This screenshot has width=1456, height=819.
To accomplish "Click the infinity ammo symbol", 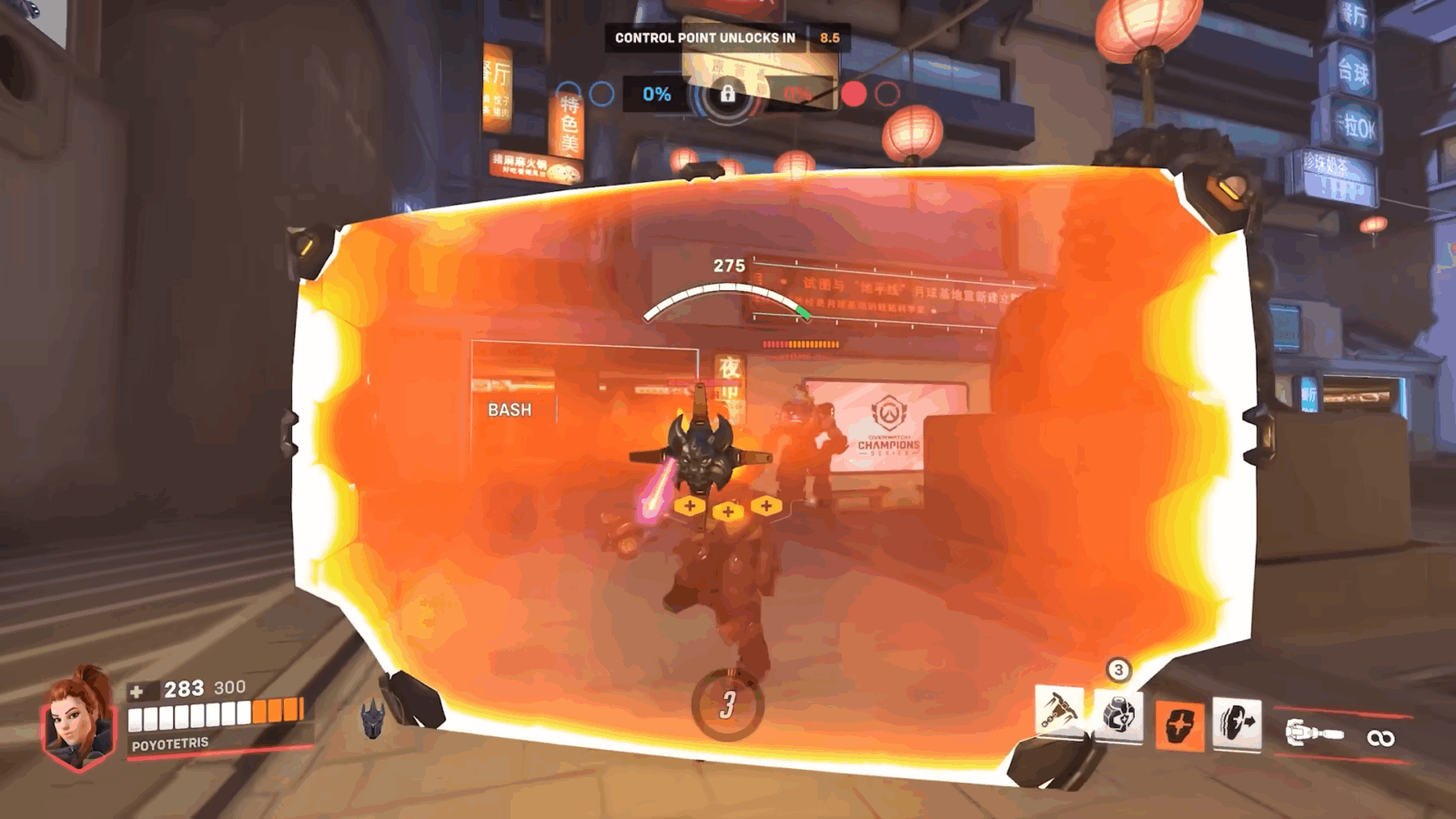I will [x=1380, y=738].
